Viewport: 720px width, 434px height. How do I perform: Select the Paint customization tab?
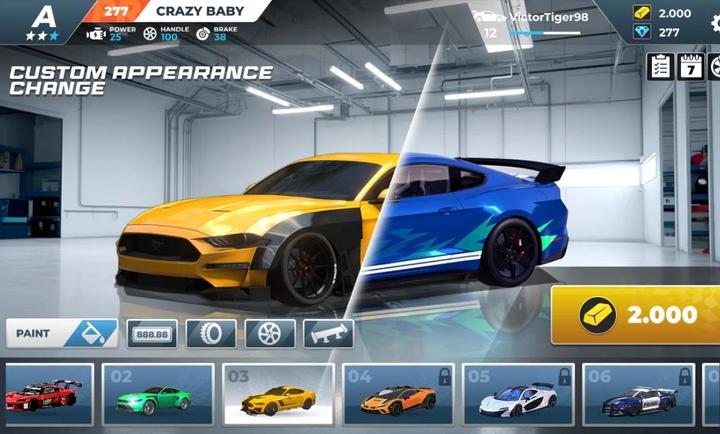pos(61,333)
